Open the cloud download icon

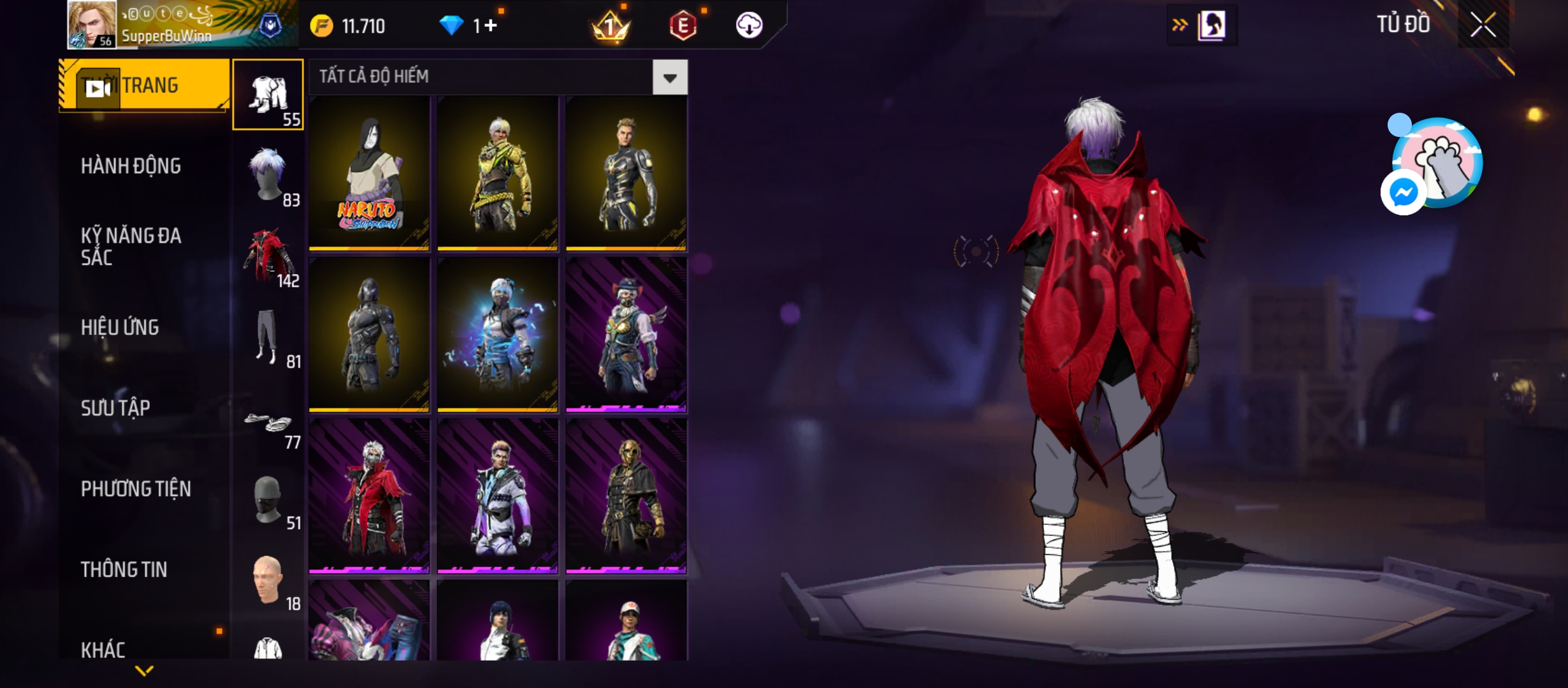click(x=749, y=25)
